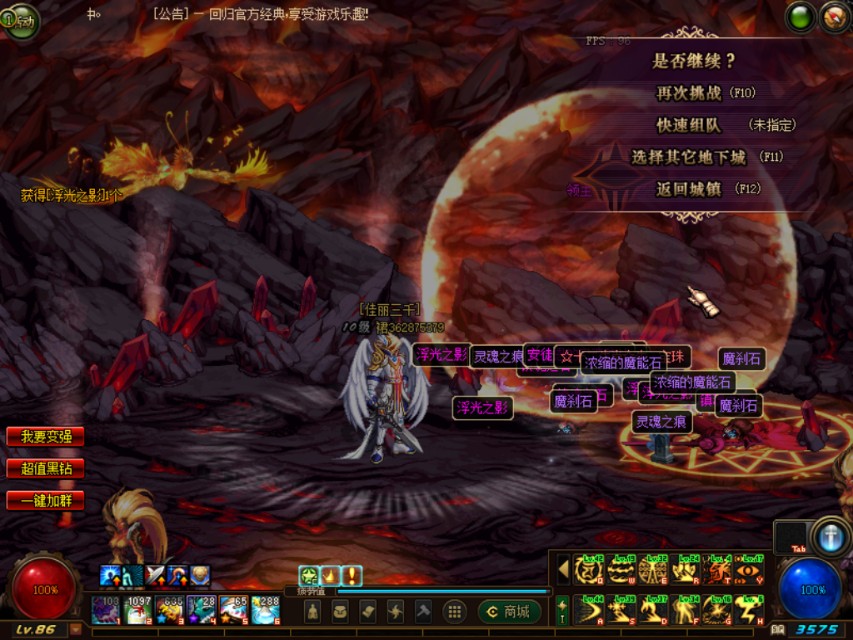
Task: Open the 超值黑钻 promotion button
Action: [45, 468]
